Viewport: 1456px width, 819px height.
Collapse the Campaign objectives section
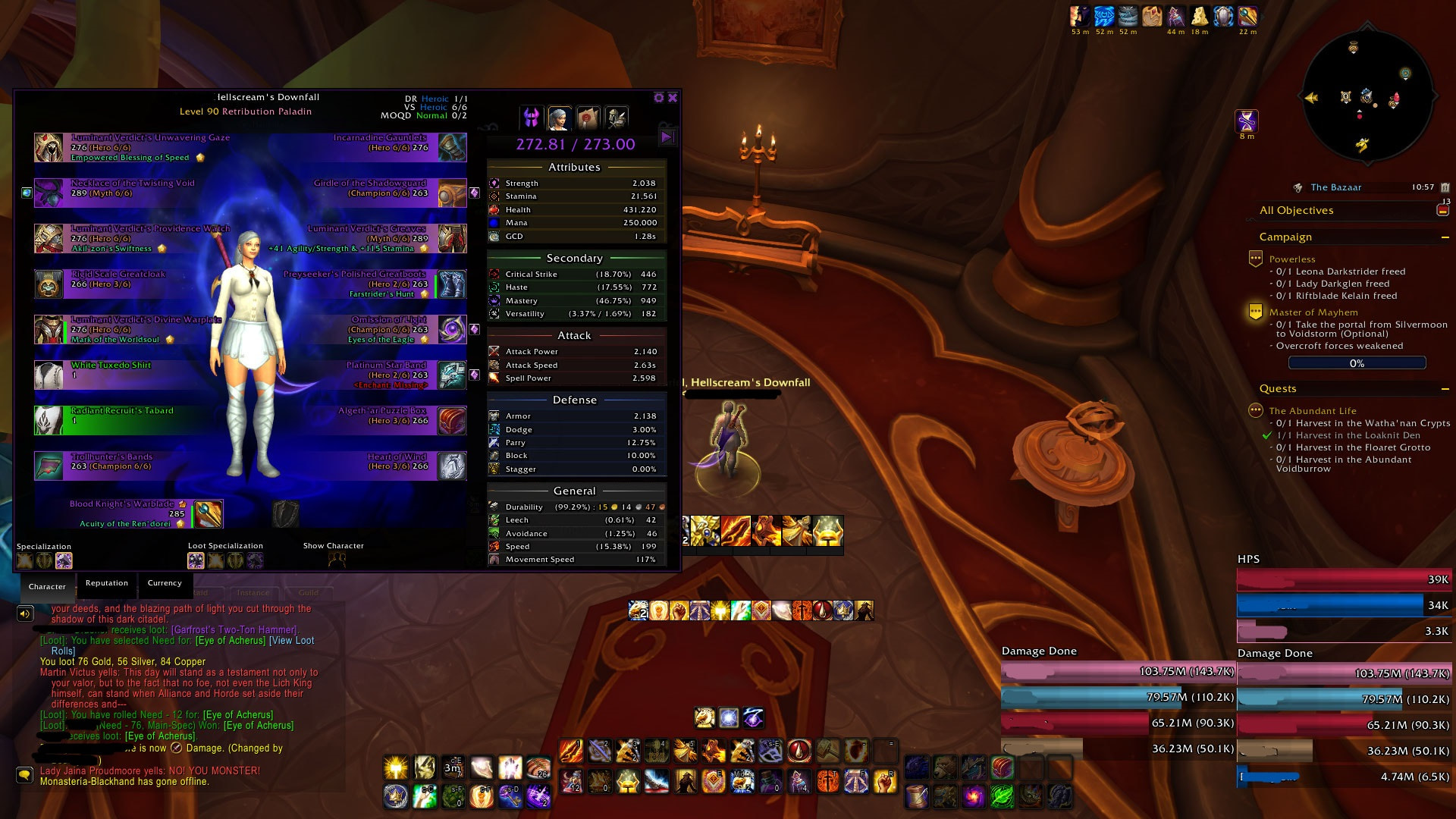(x=1445, y=237)
